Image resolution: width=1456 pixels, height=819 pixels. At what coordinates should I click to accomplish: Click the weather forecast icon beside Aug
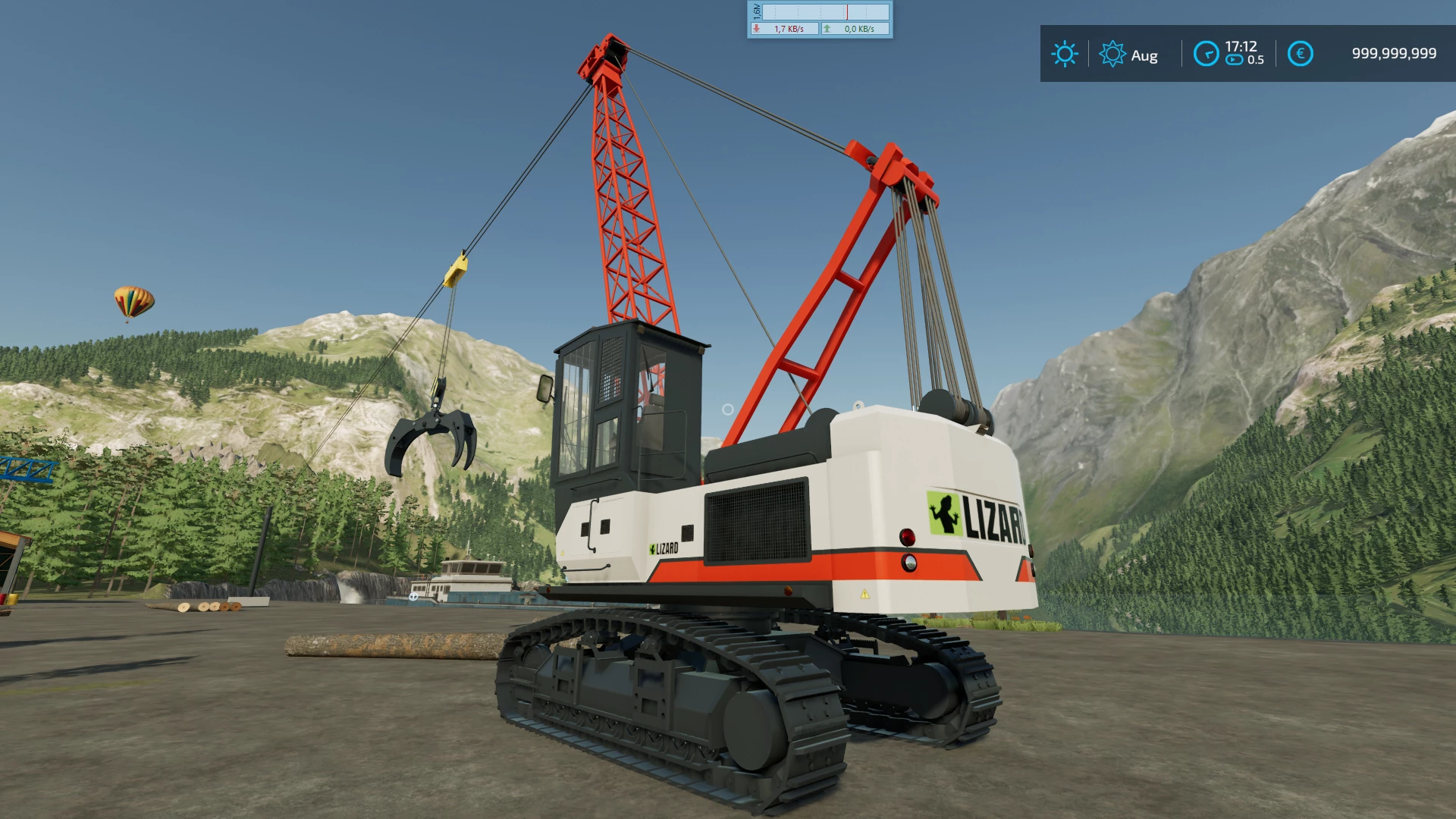tap(1112, 55)
